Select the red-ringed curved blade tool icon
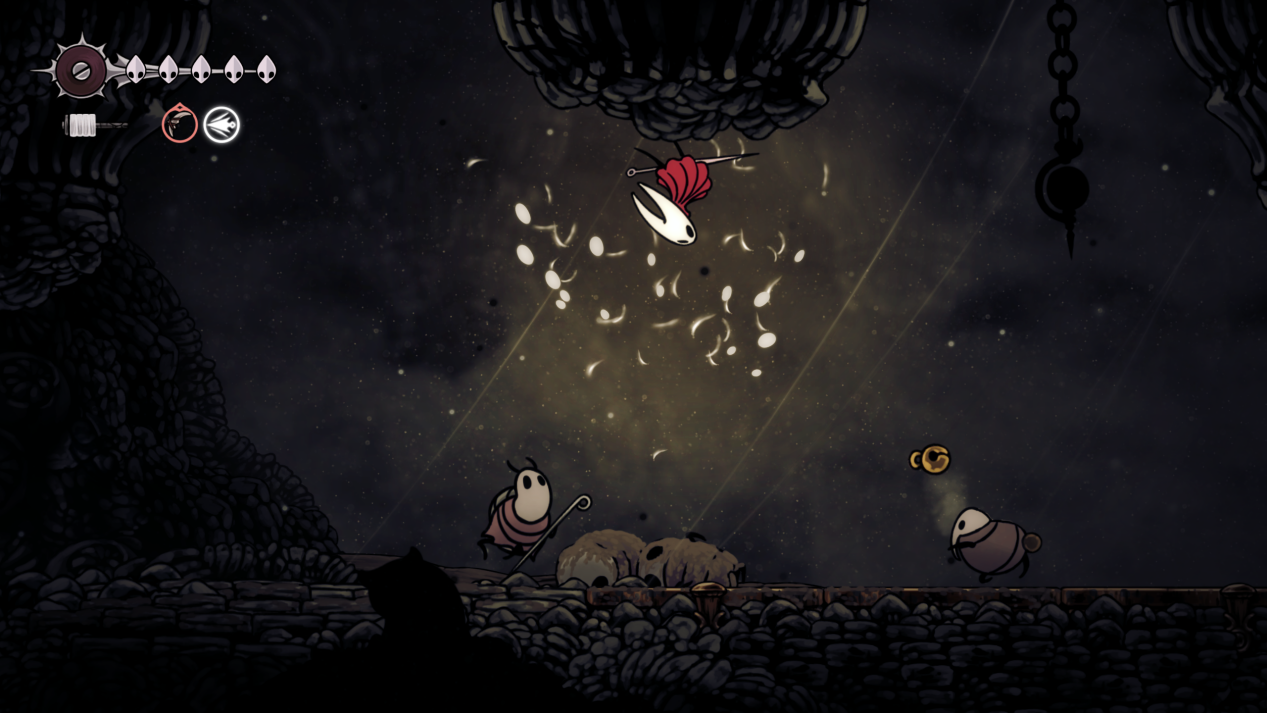The width and height of the screenshot is (1267, 713). point(180,125)
